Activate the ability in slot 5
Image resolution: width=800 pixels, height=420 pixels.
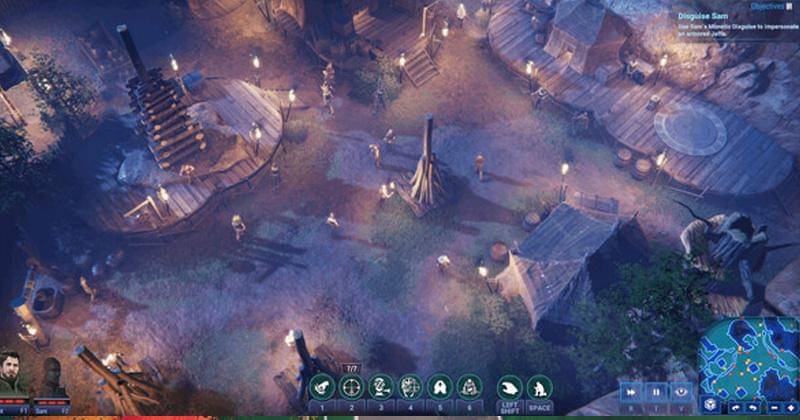[x=439, y=387]
